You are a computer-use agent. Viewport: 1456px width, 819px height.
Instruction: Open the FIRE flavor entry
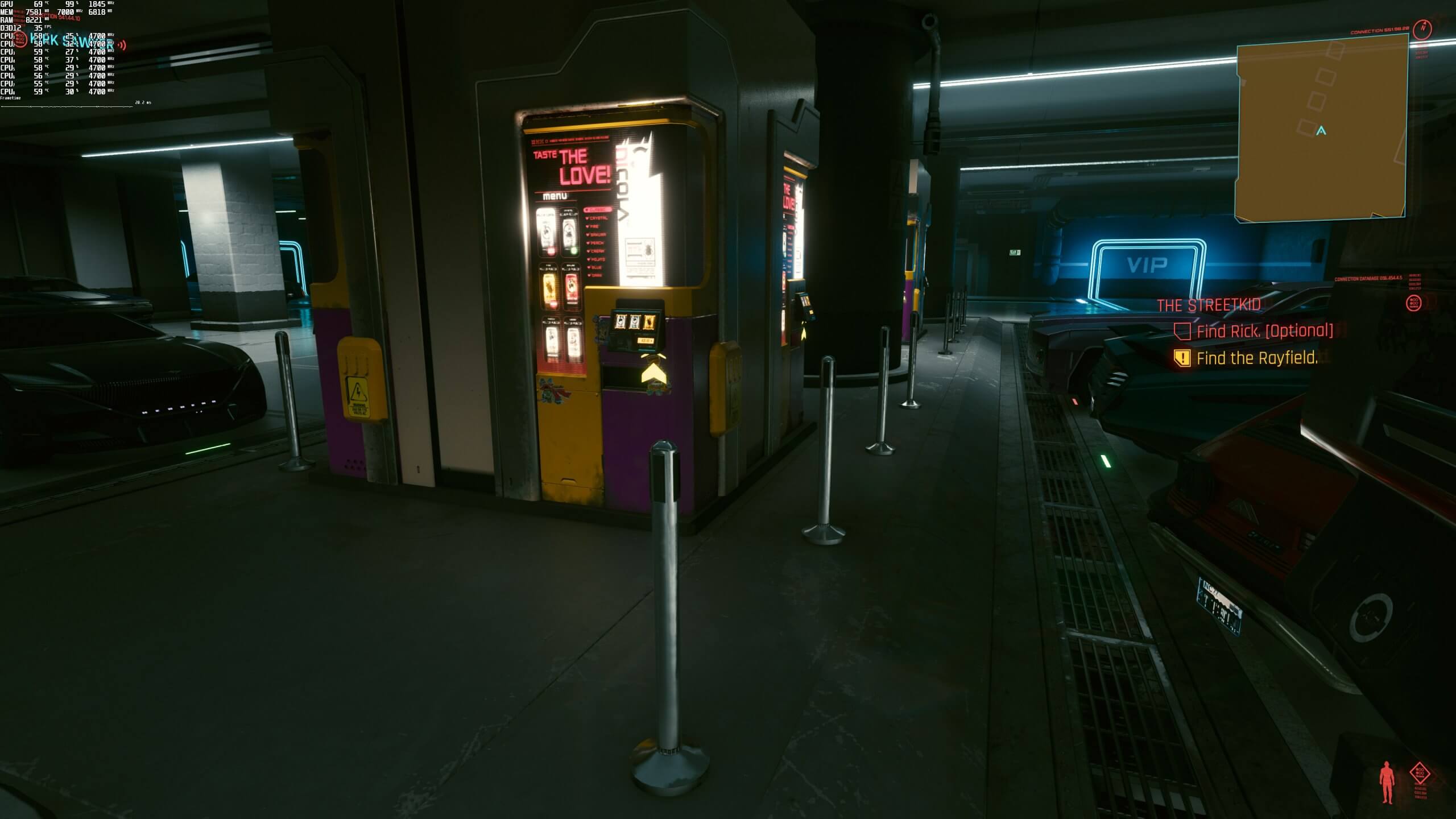click(593, 226)
